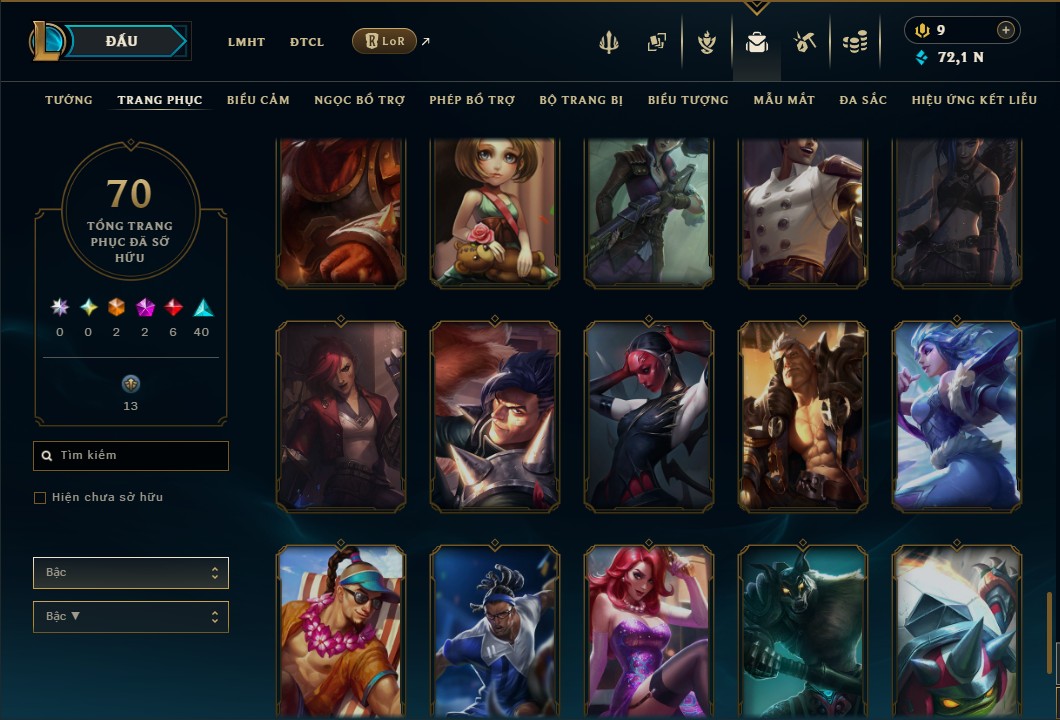Select the ĐA SẮC tab
The image size is (1060, 720).
pos(863,100)
